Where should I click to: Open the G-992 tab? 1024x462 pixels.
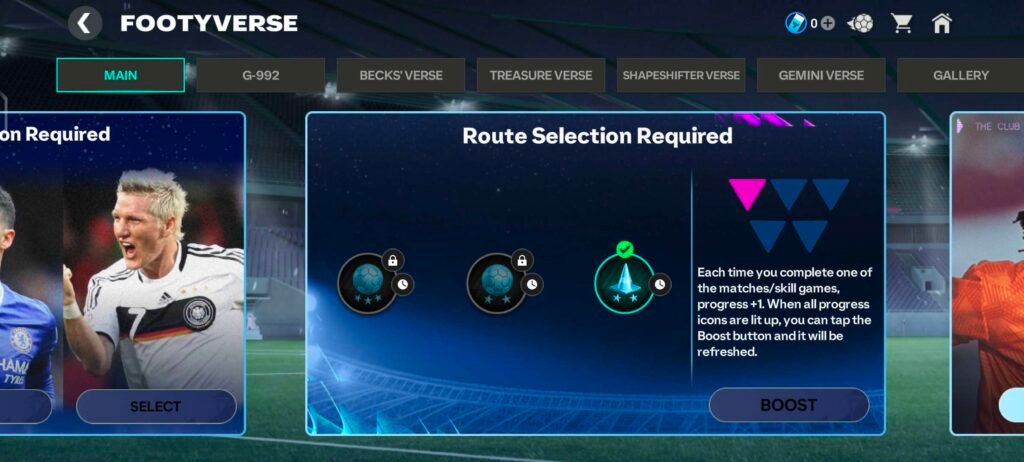(260, 75)
